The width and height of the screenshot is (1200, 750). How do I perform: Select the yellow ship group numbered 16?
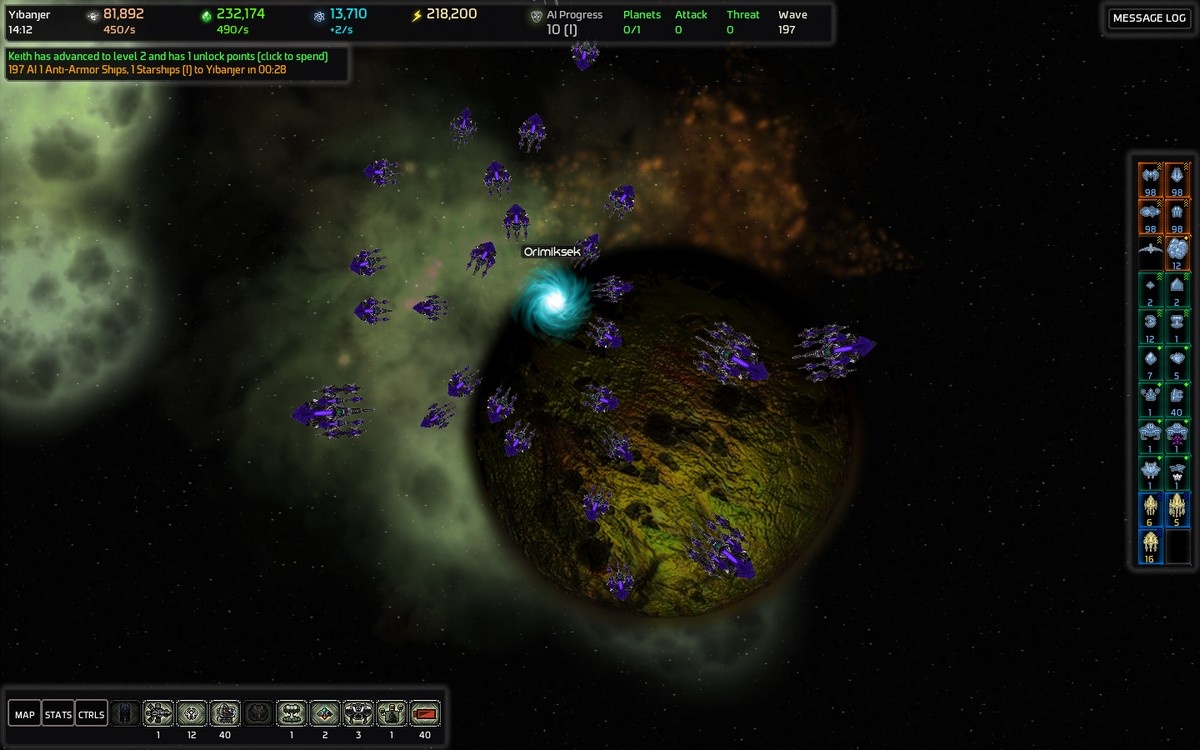(x=1150, y=545)
